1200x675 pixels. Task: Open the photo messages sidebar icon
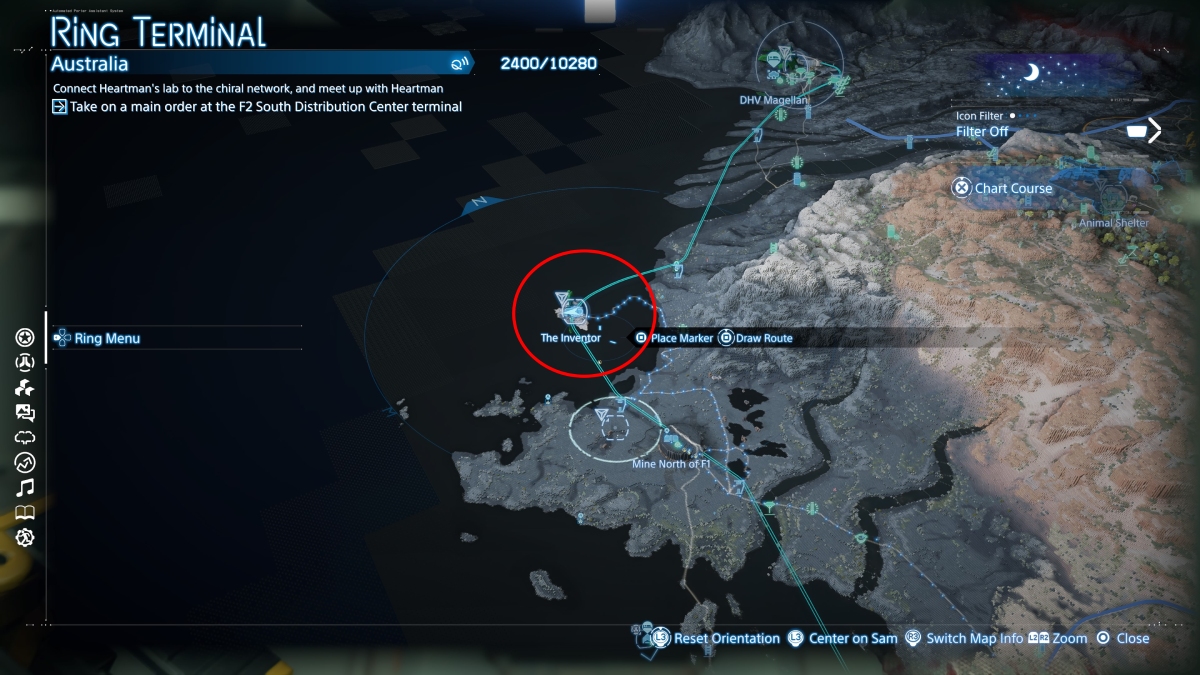[x=25, y=412]
